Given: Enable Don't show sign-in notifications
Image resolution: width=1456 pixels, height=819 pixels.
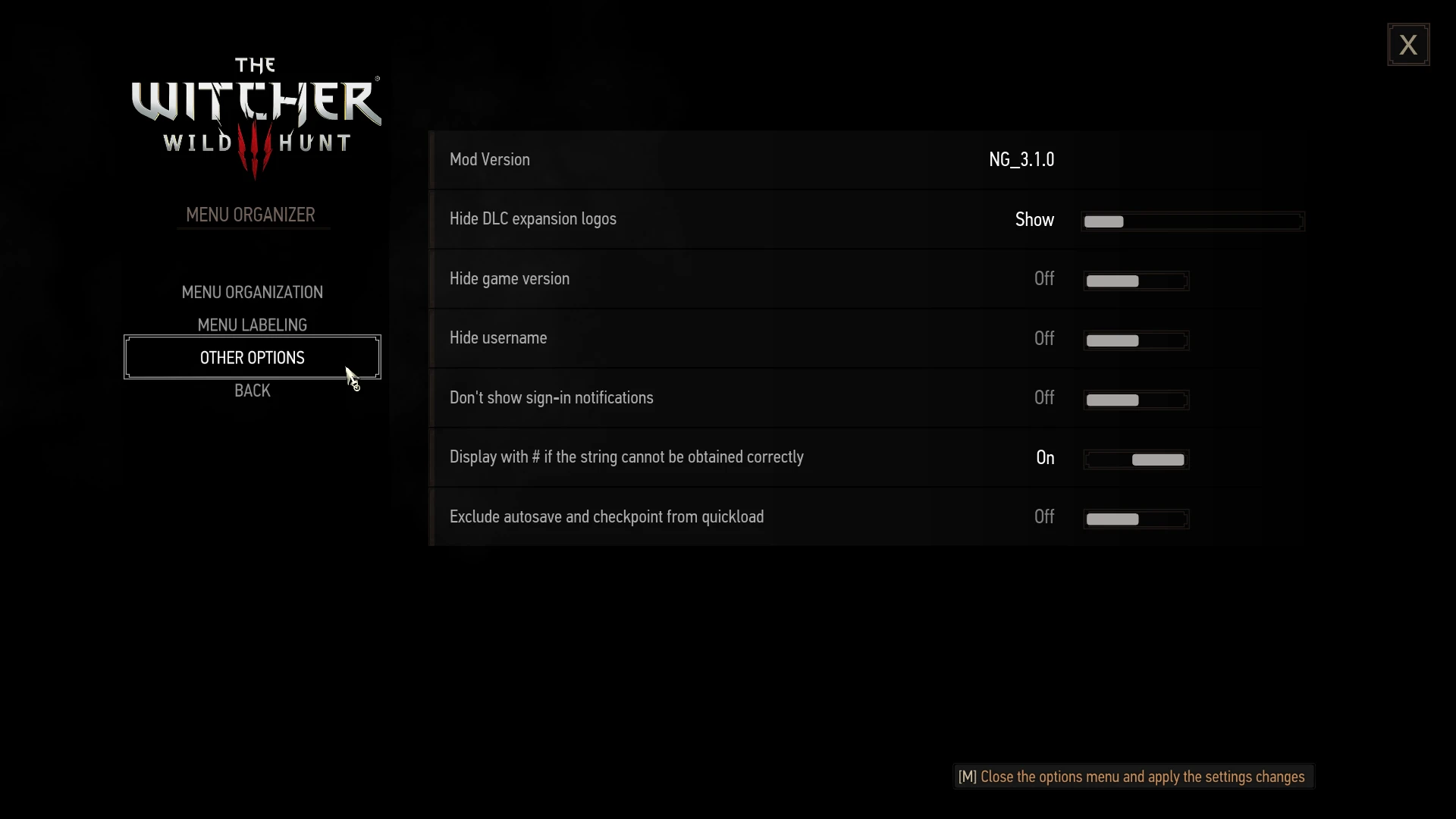Looking at the screenshot, I should (1135, 400).
